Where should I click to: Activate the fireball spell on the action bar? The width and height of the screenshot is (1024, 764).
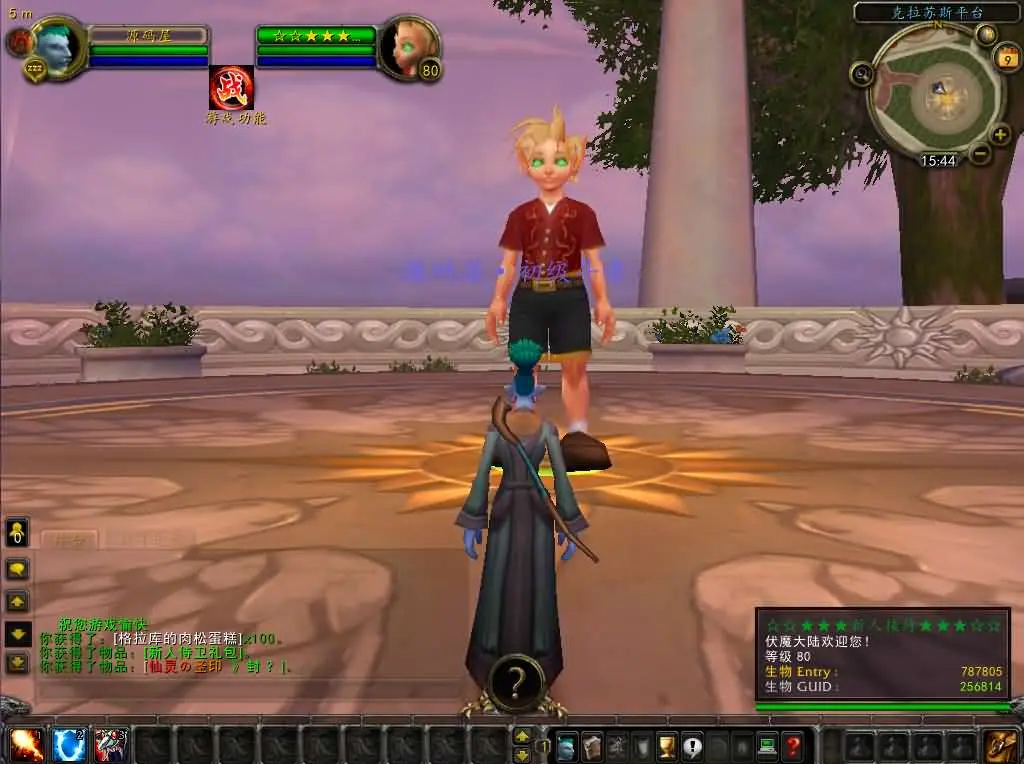[x=27, y=745]
